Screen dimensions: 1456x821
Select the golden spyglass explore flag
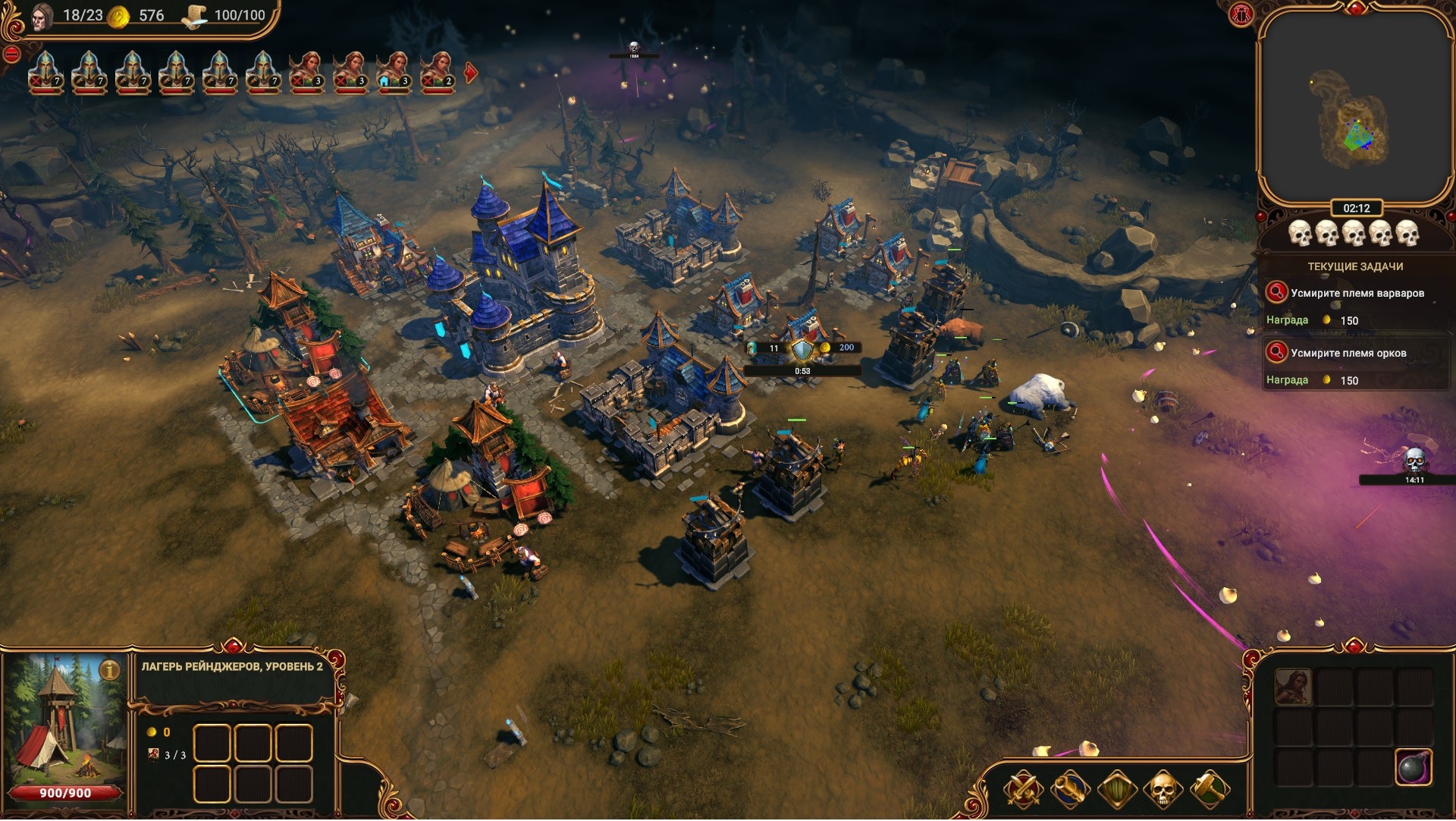click(1069, 790)
